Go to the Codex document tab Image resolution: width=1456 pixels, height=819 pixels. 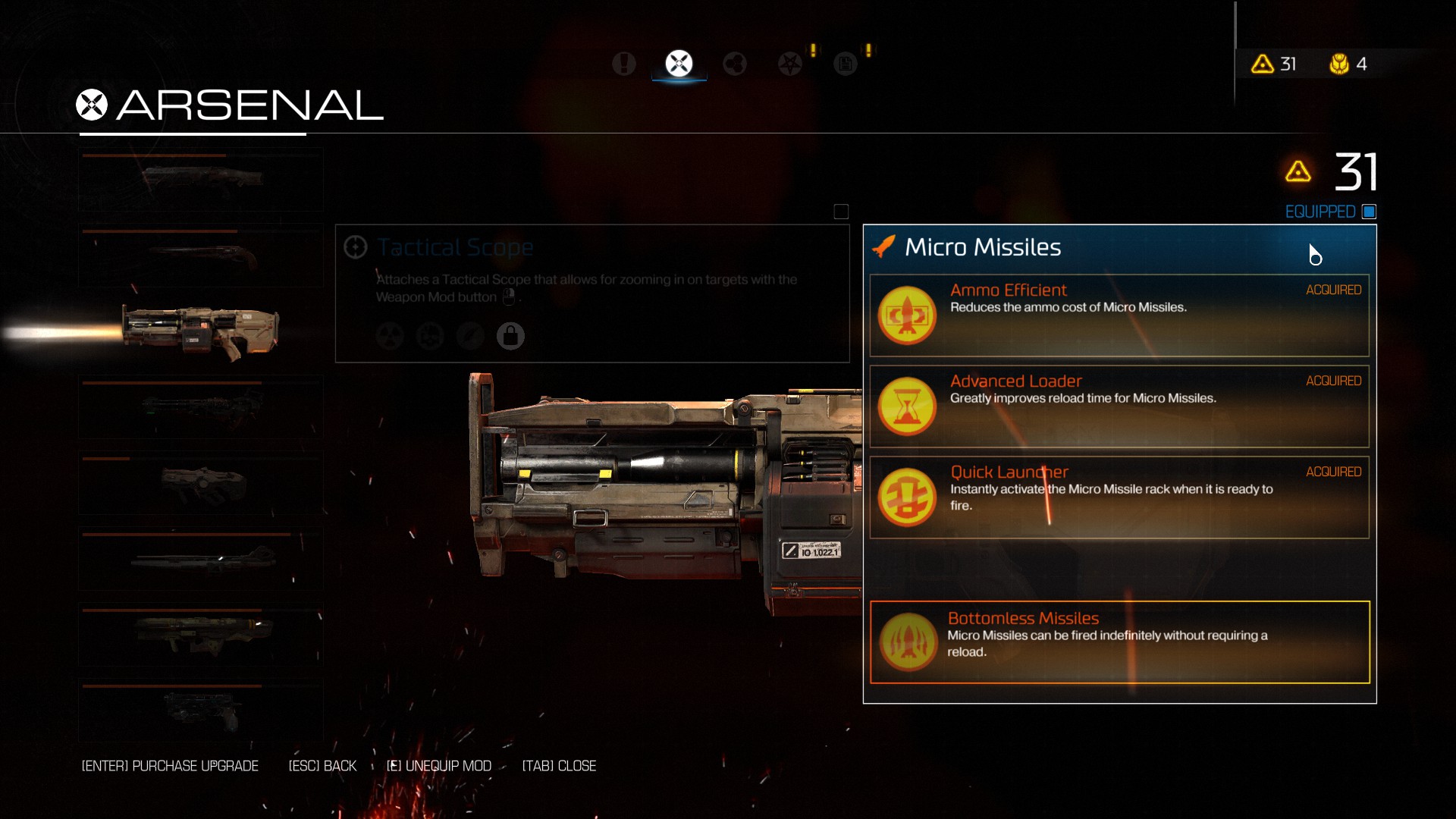pos(845,64)
